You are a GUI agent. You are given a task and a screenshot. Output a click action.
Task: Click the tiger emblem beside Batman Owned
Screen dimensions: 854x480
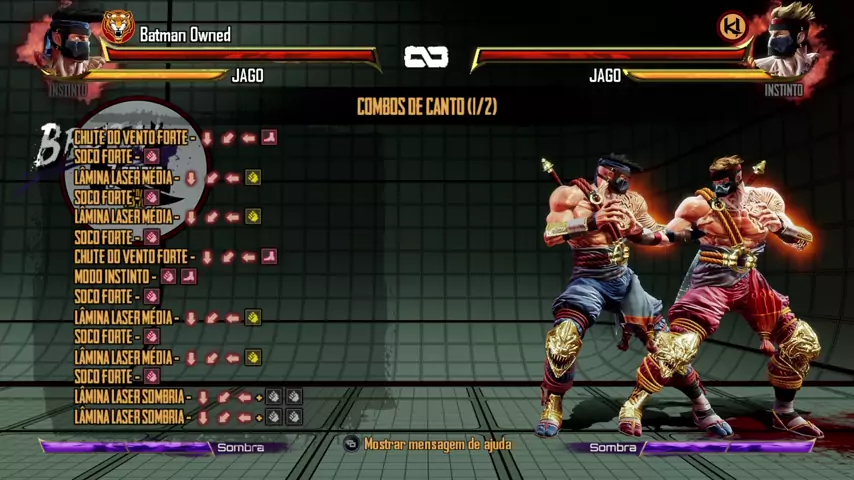point(118,27)
